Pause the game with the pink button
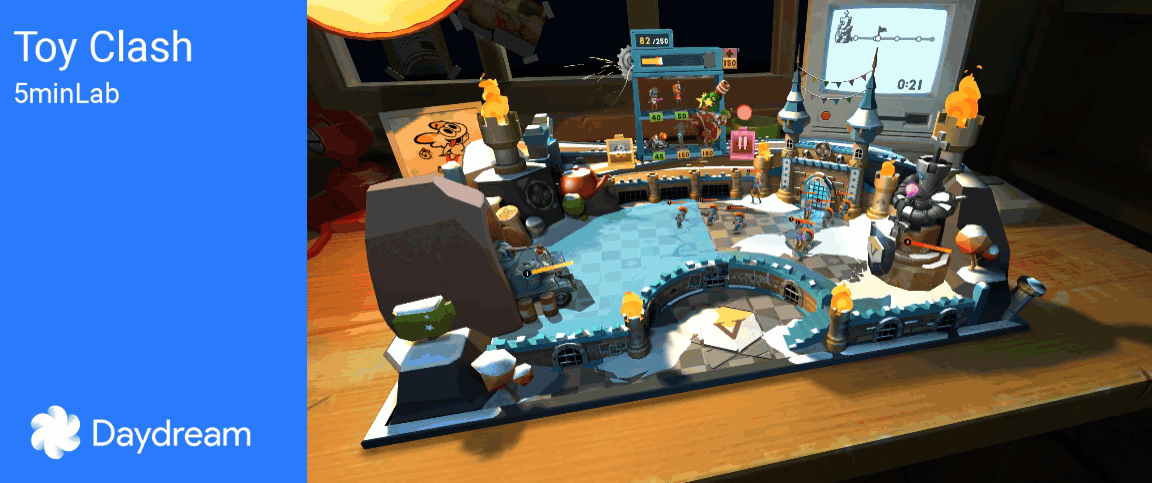The height and width of the screenshot is (483, 1152). [741, 144]
